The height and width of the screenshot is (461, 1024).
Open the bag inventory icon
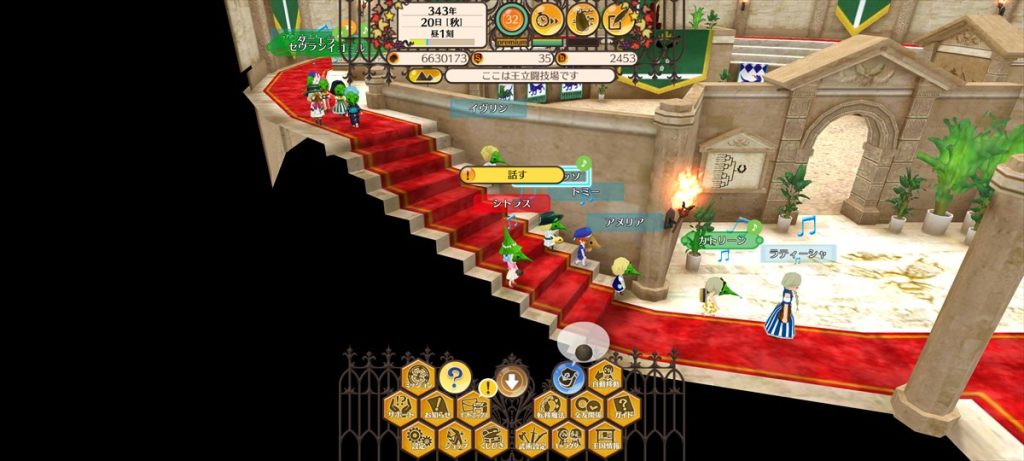coord(583,18)
